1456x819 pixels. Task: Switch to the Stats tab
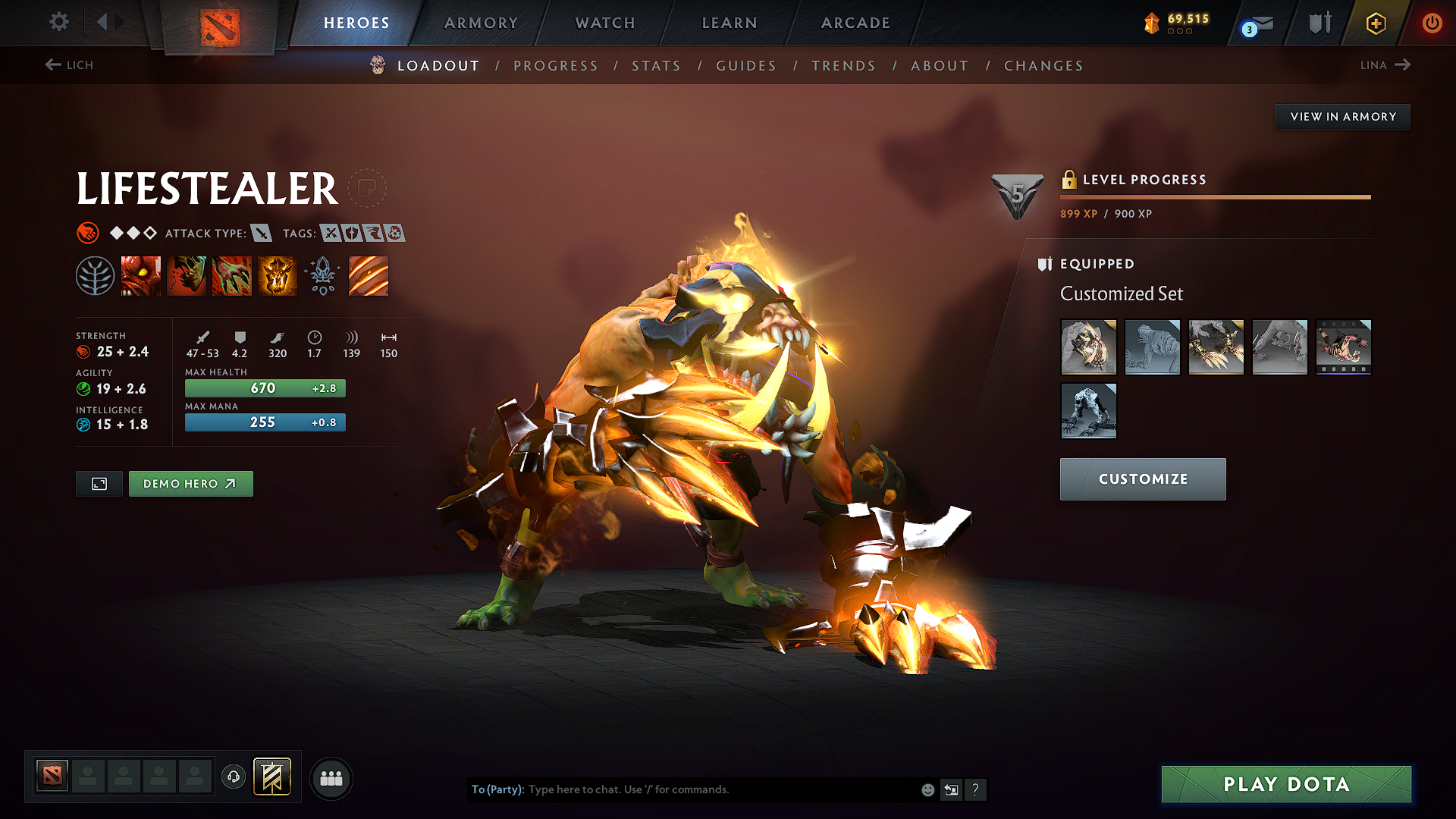point(656,66)
